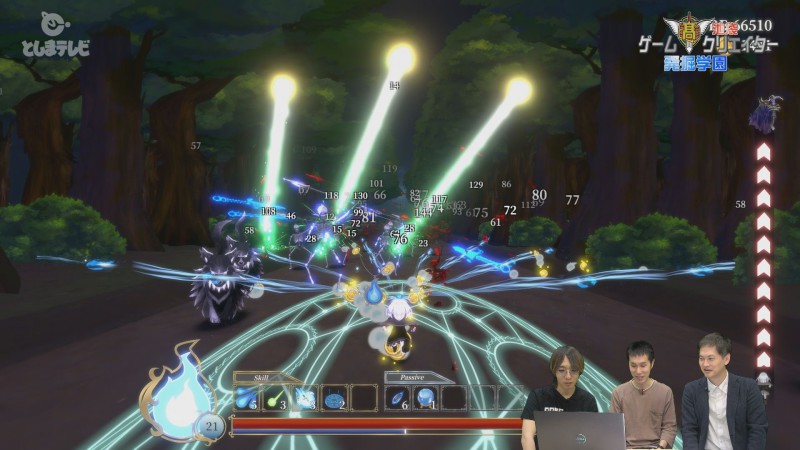This screenshot has width=800, height=450.
Task: Select the green comet skill slot
Action: tap(274, 398)
